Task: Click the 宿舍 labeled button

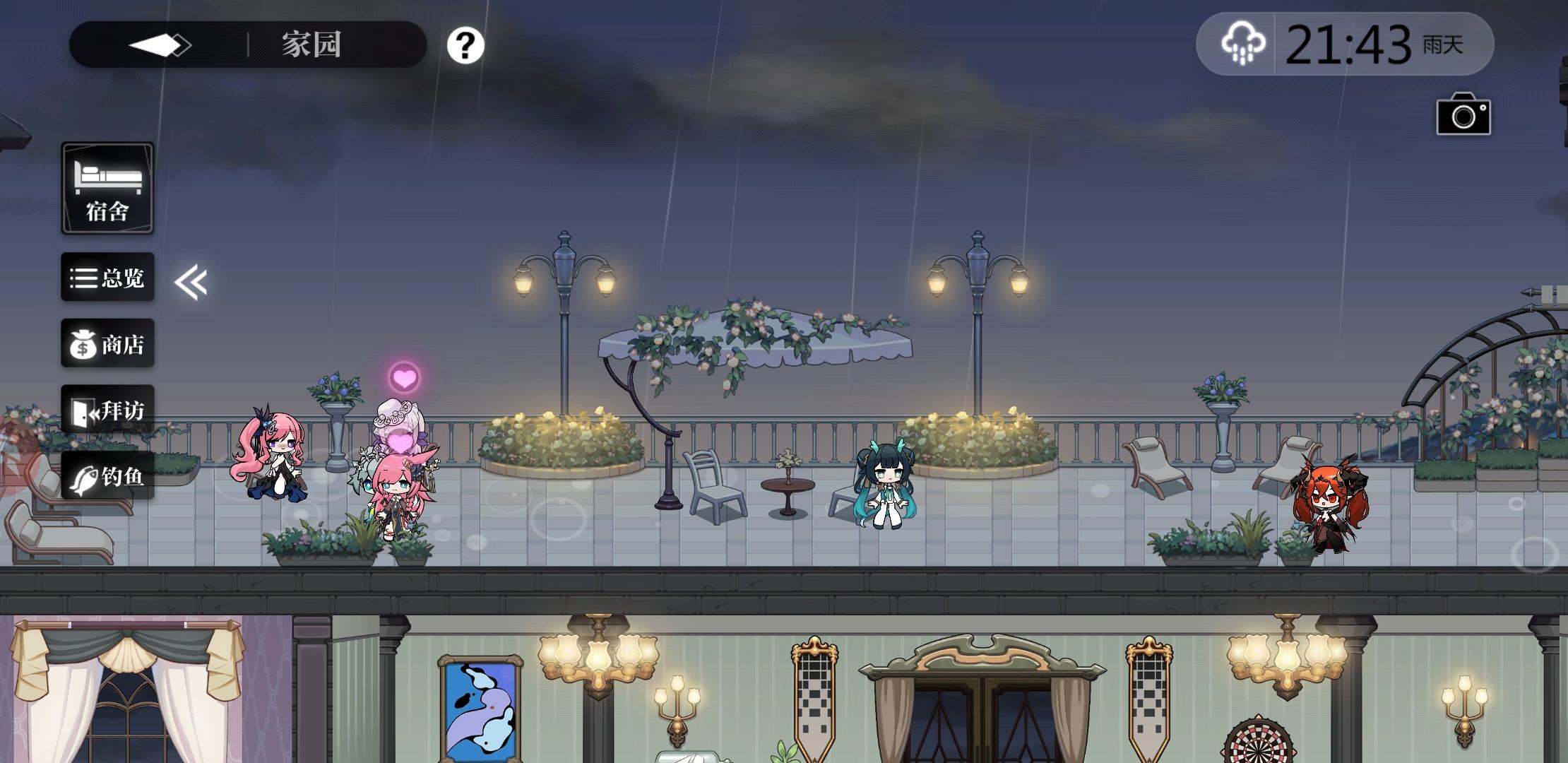Action: point(107,187)
